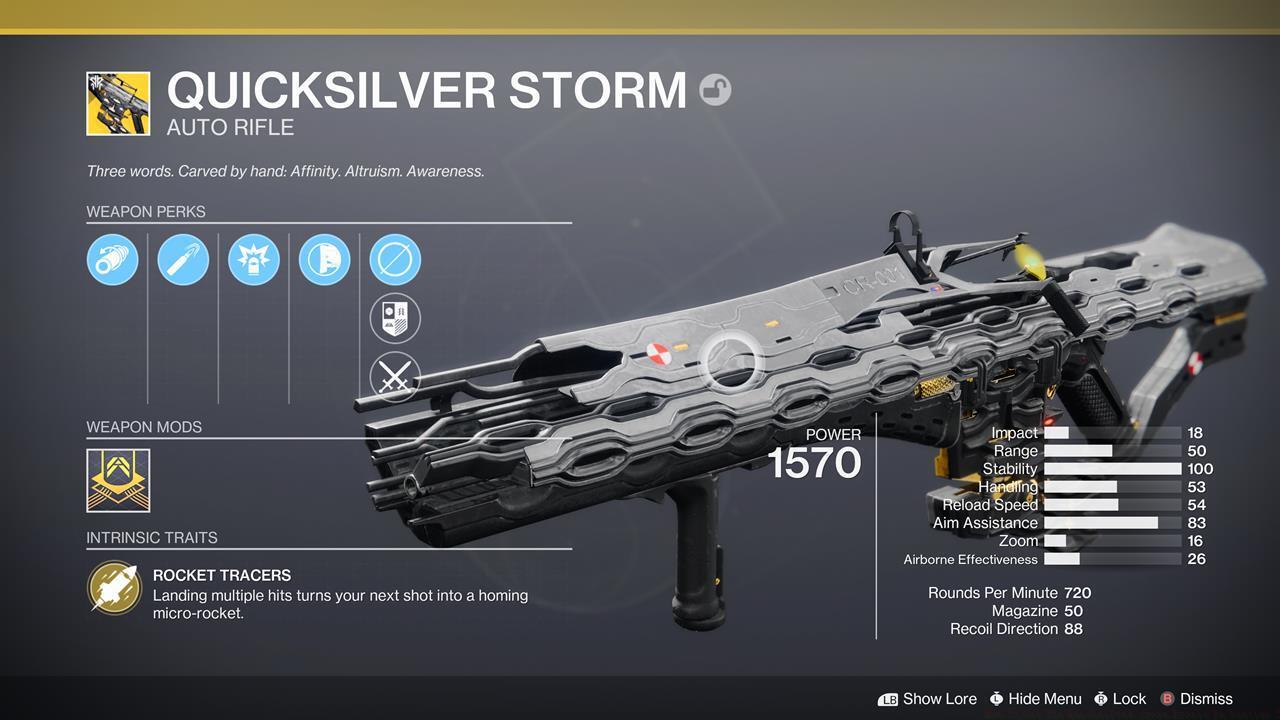
Task: Open the weapon ornament shield icon
Action: click(x=394, y=319)
